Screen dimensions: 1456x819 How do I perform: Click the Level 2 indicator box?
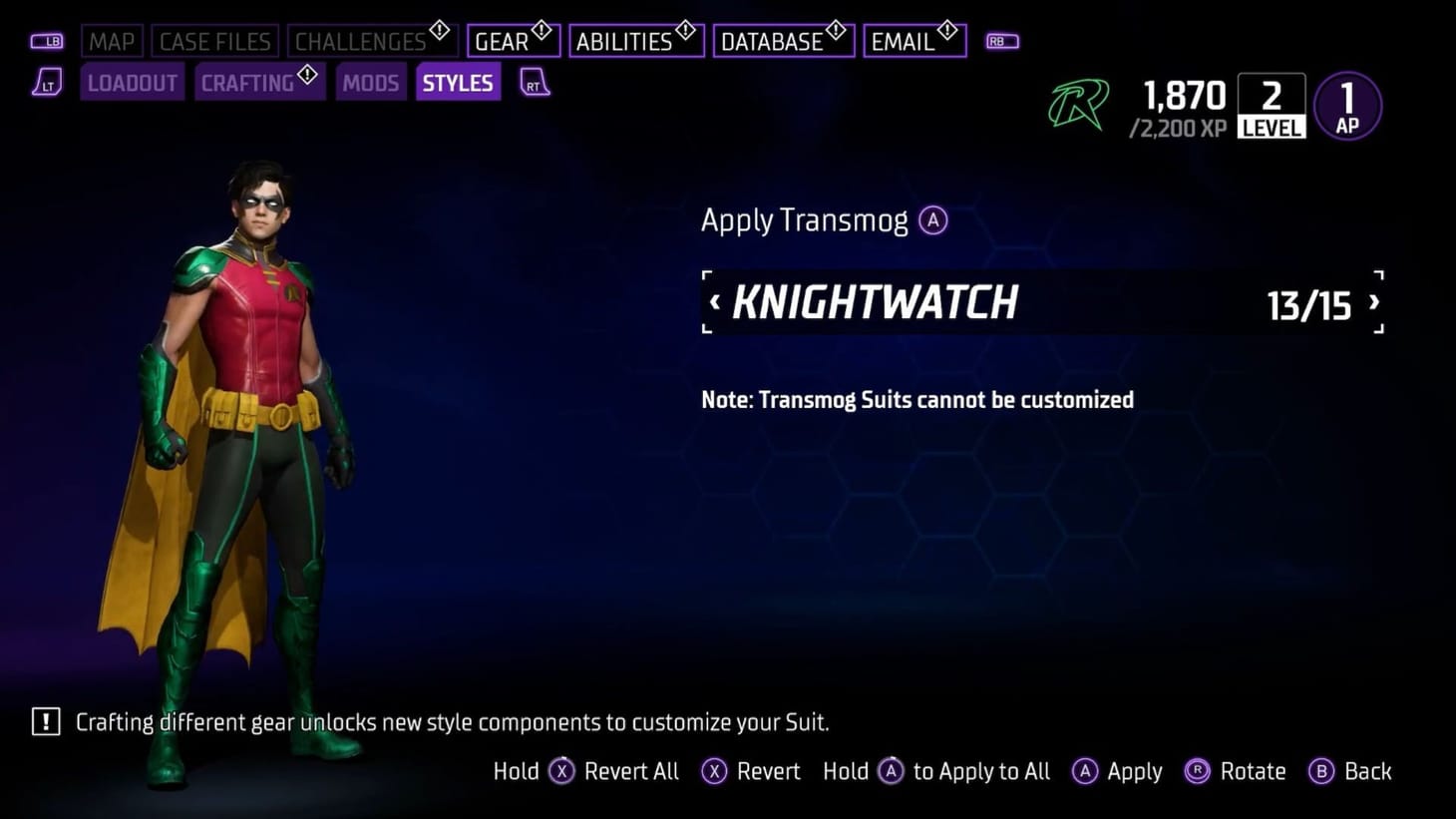tap(1272, 104)
